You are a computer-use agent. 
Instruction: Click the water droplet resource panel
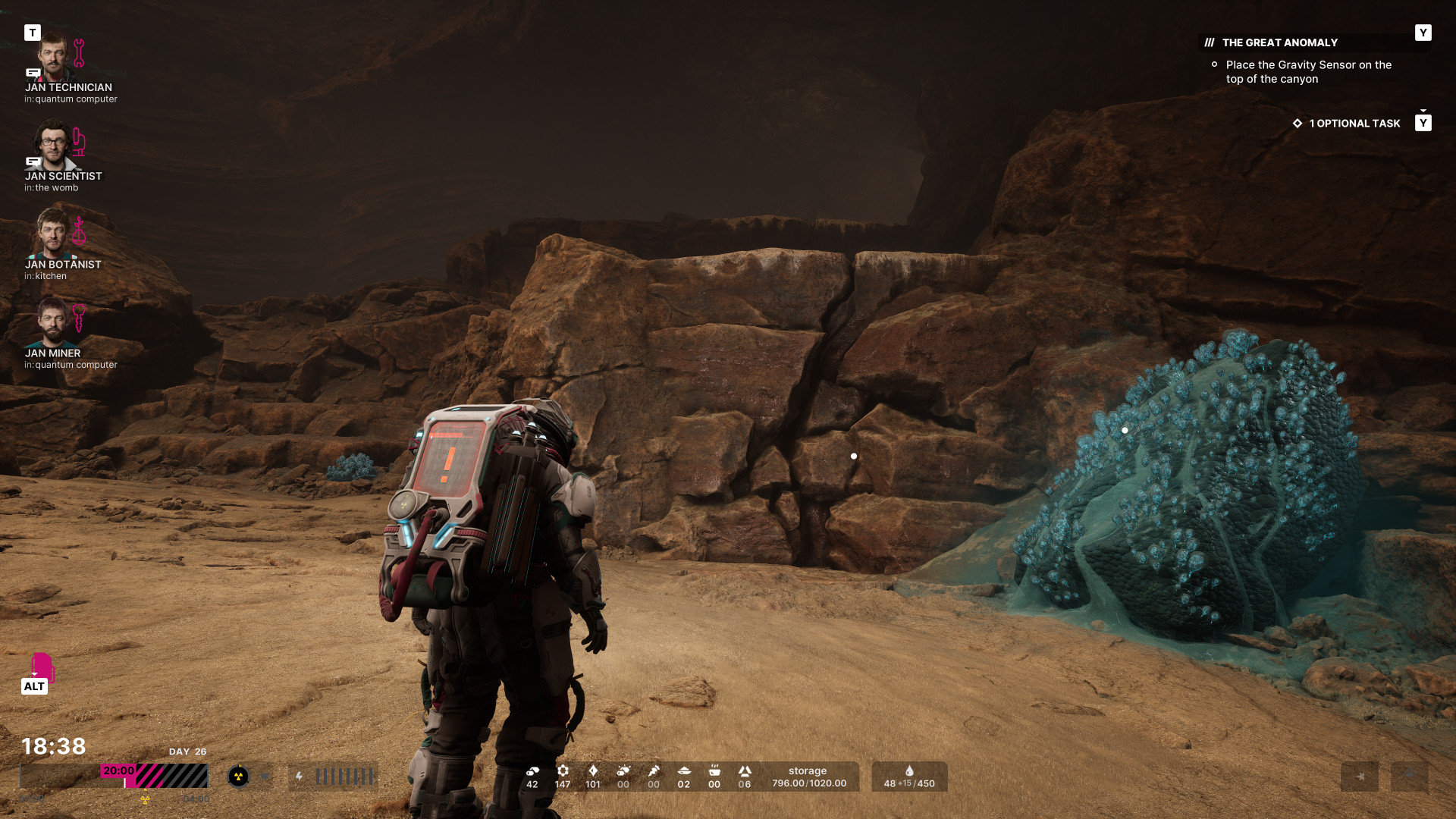(x=909, y=777)
